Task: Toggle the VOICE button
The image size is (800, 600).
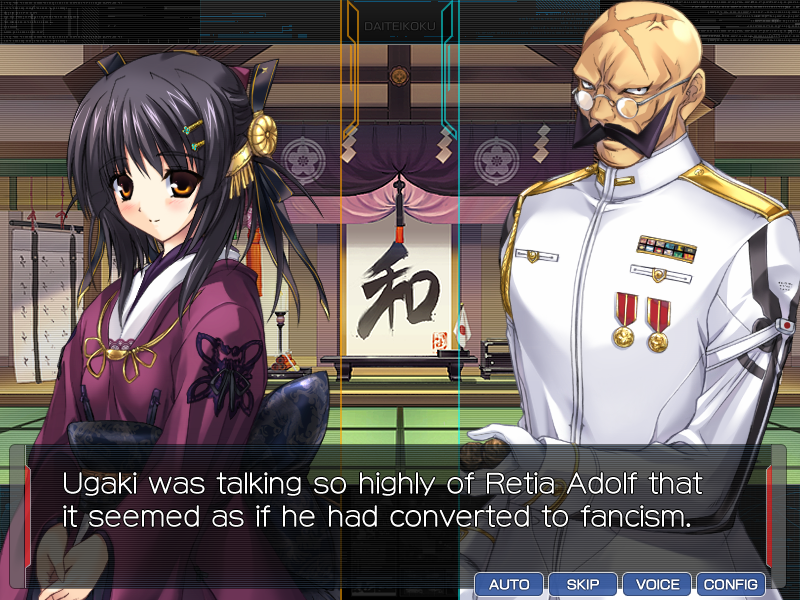Action: (657, 584)
